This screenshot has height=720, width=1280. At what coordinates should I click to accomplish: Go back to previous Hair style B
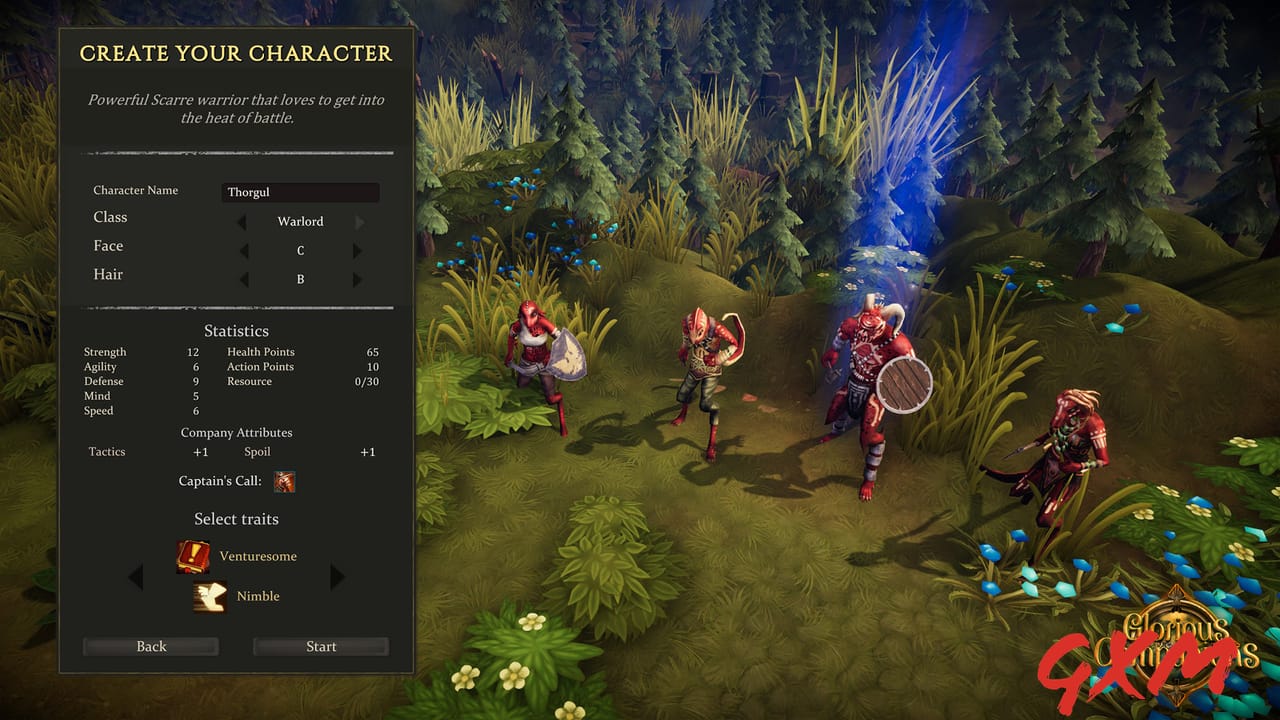tap(244, 279)
